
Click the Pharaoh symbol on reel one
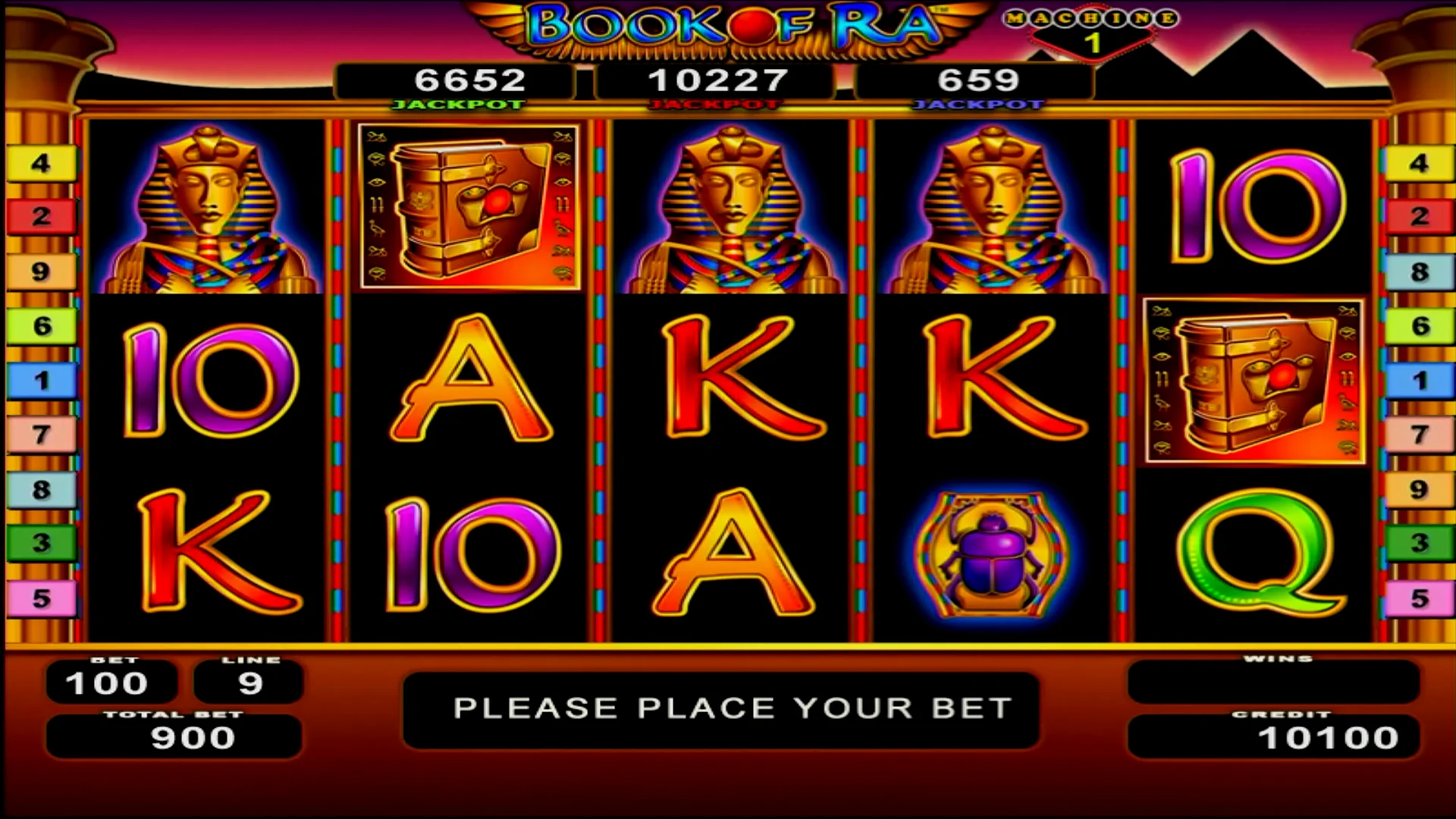click(x=209, y=209)
